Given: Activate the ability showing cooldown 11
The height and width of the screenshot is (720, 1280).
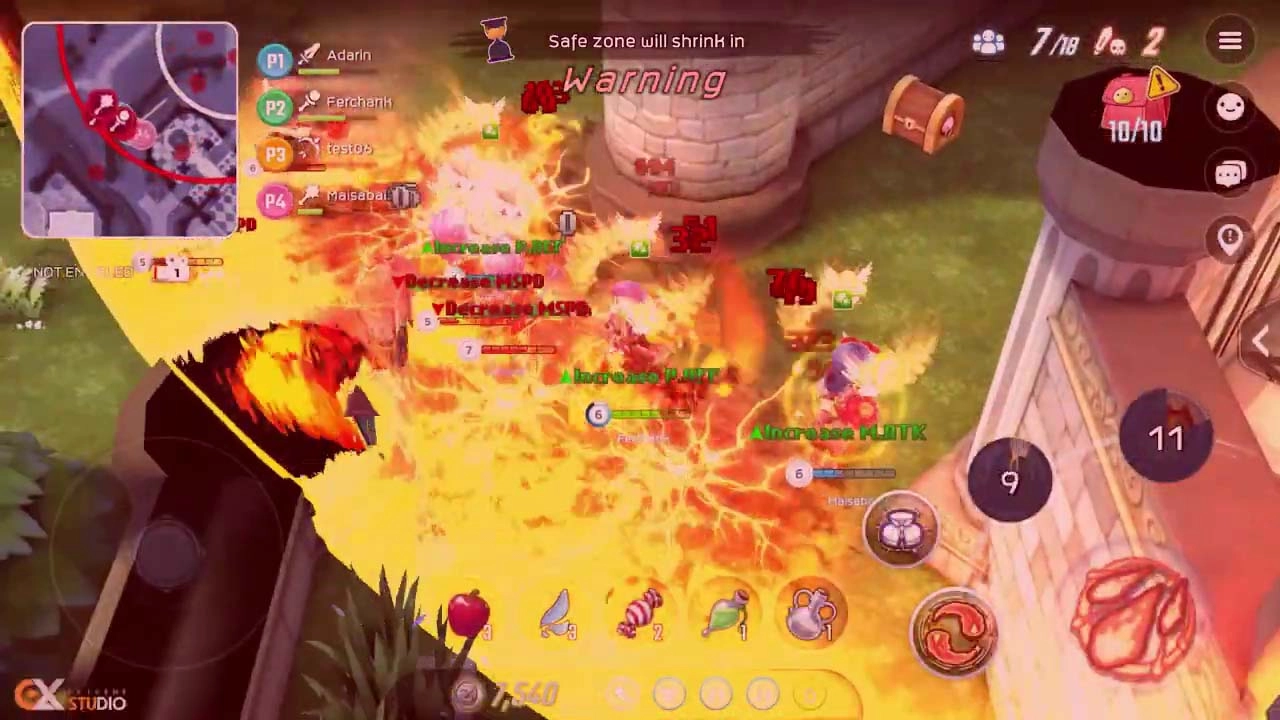Looking at the screenshot, I should tap(1165, 437).
